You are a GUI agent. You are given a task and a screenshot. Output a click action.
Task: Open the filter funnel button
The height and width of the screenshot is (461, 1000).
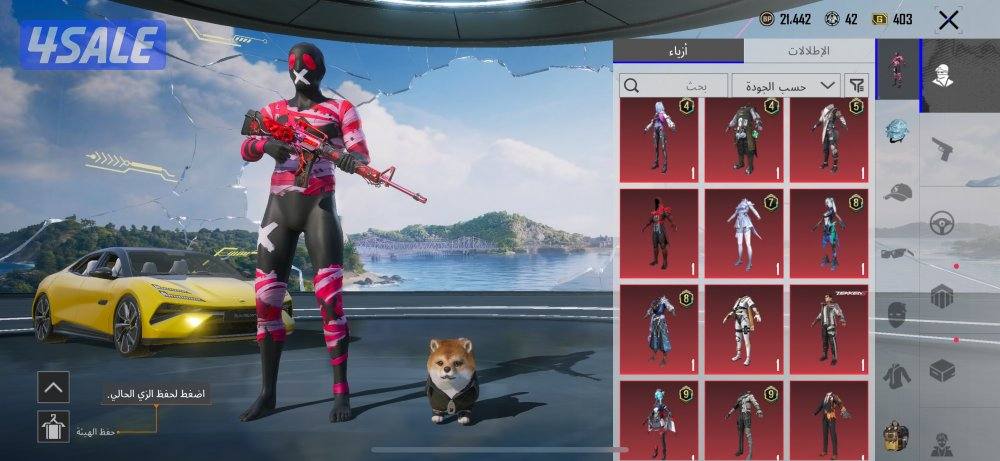(x=857, y=85)
